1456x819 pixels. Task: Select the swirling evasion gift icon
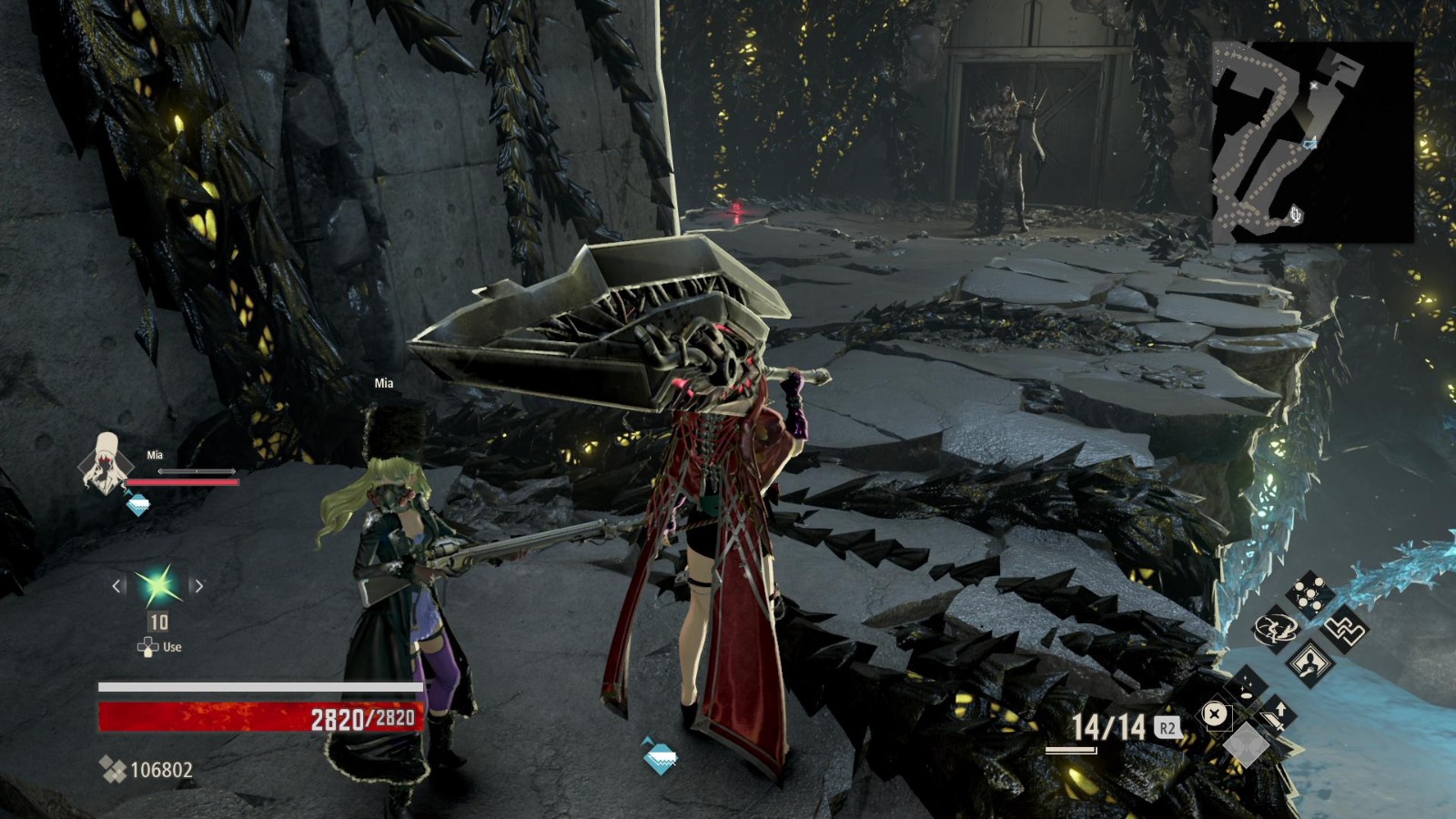pos(1277,629)
